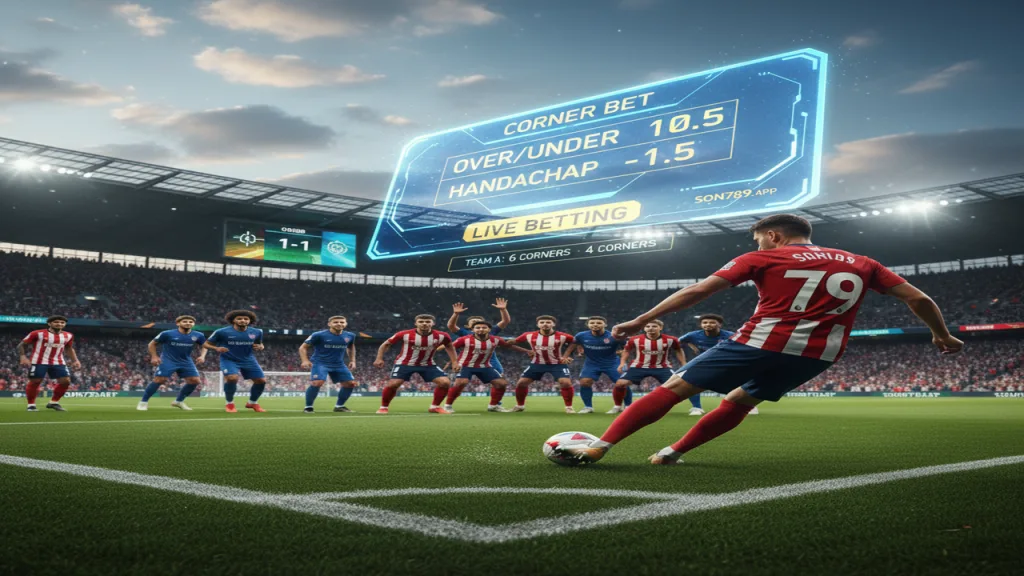Select the Over/Under 10.5 bet row
The image size is (1024, 576).
coord(583,135)
